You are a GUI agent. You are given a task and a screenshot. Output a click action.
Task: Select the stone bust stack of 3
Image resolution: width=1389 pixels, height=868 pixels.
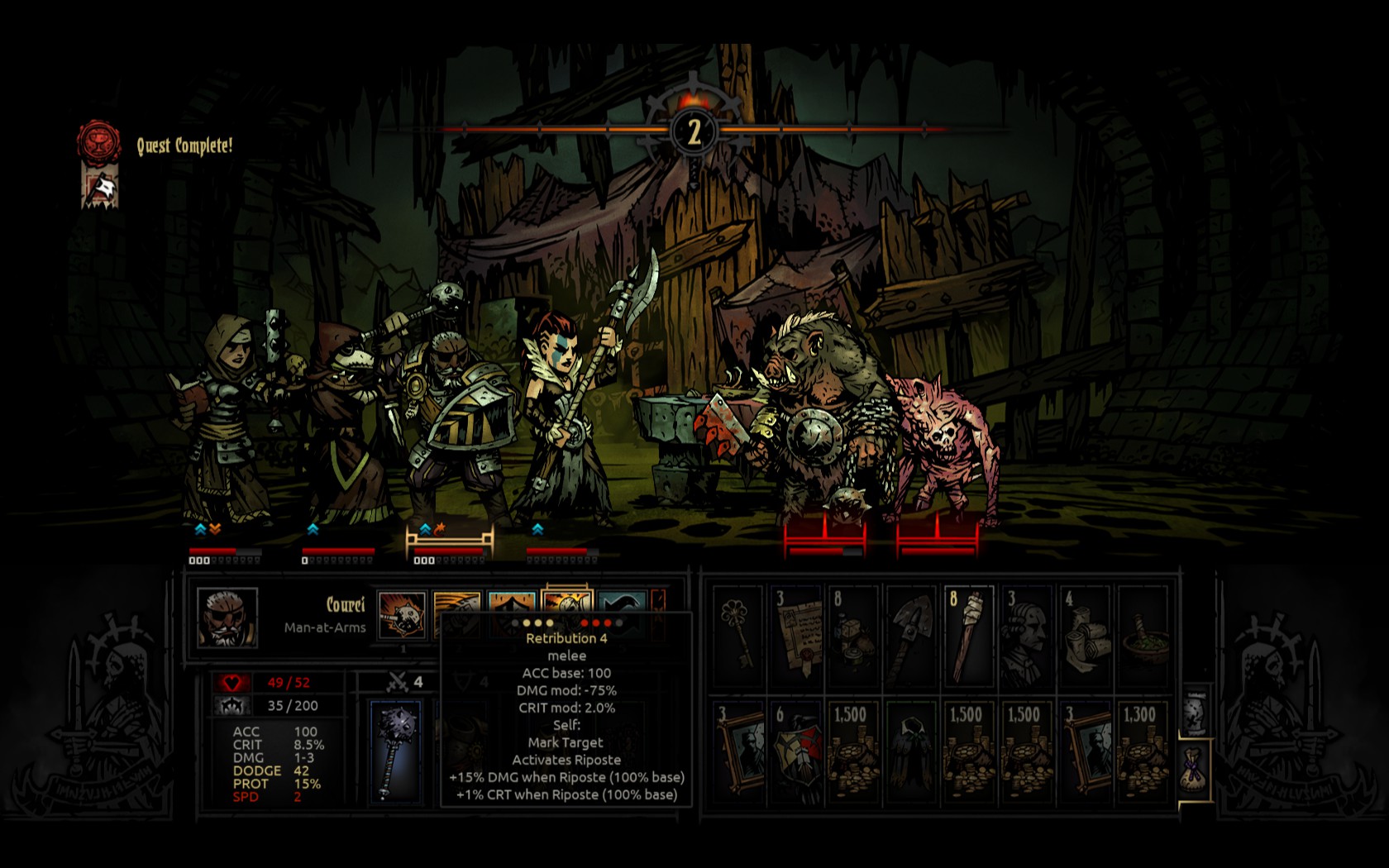(x=1027, y=635)
